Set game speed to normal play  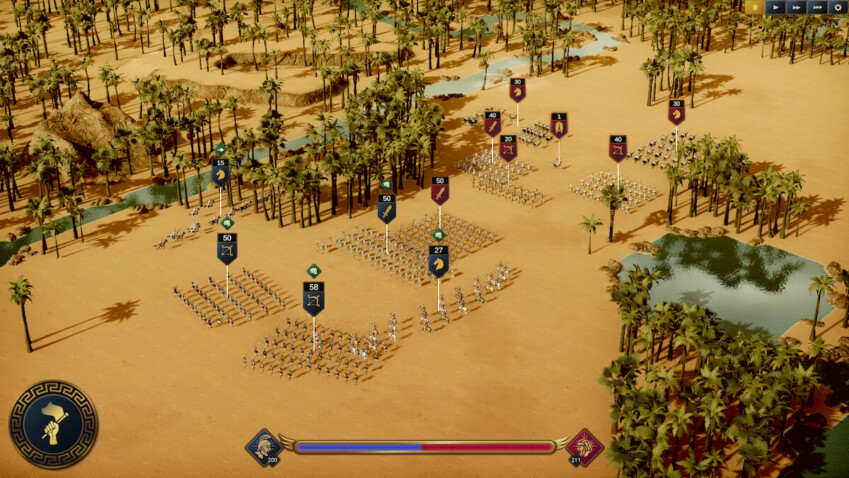point(775,7)
